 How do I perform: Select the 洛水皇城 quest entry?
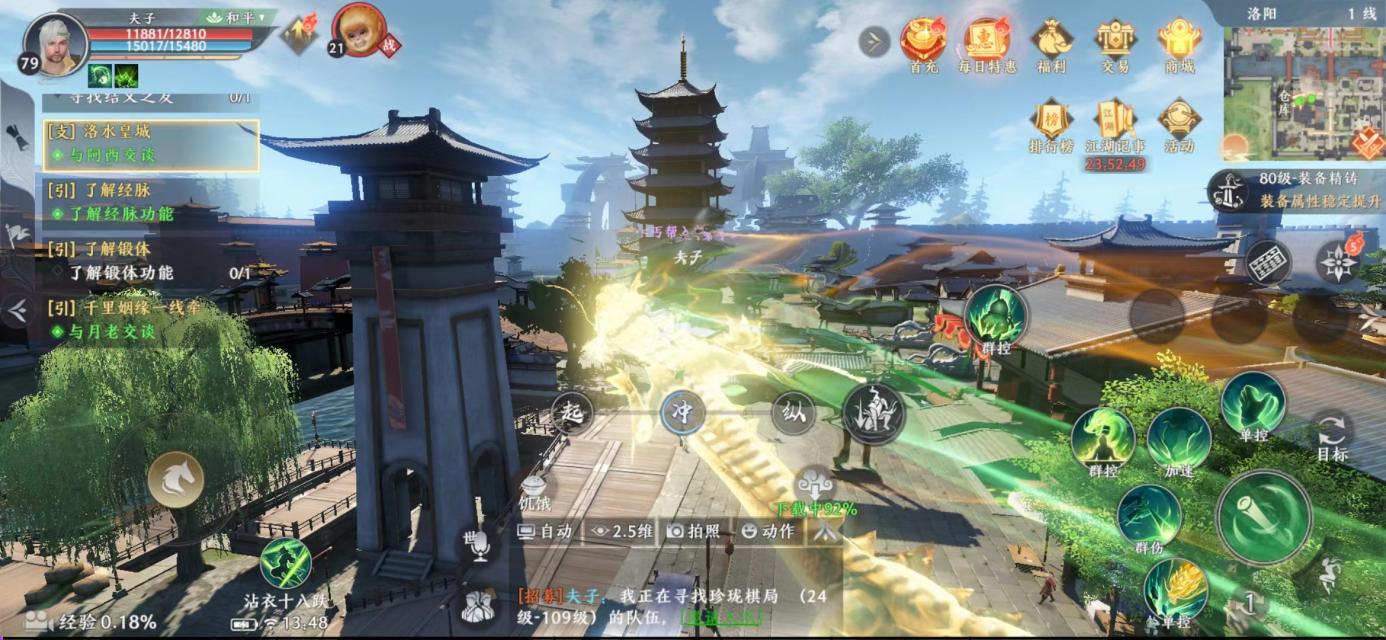150,144
